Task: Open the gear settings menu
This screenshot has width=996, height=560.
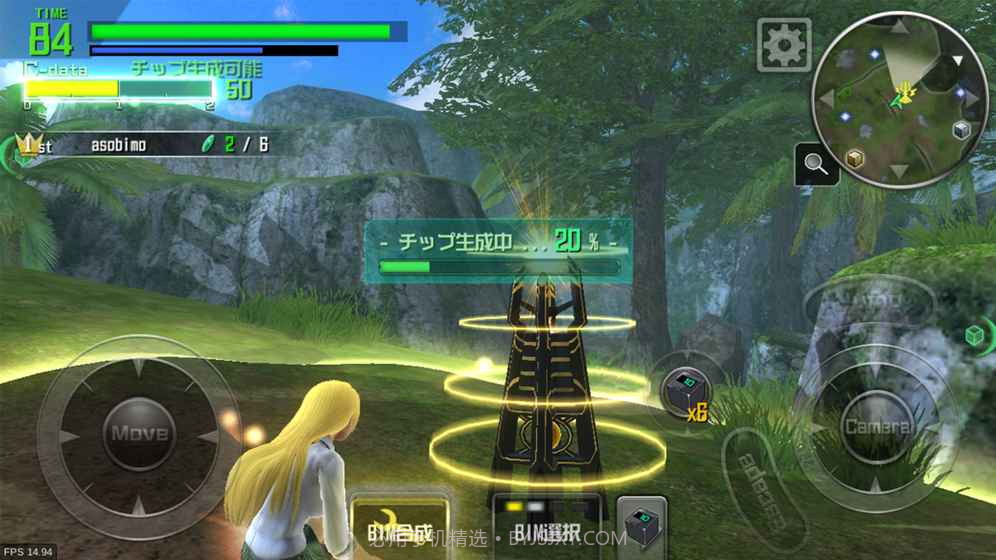Action: click(x=783, y=44)
